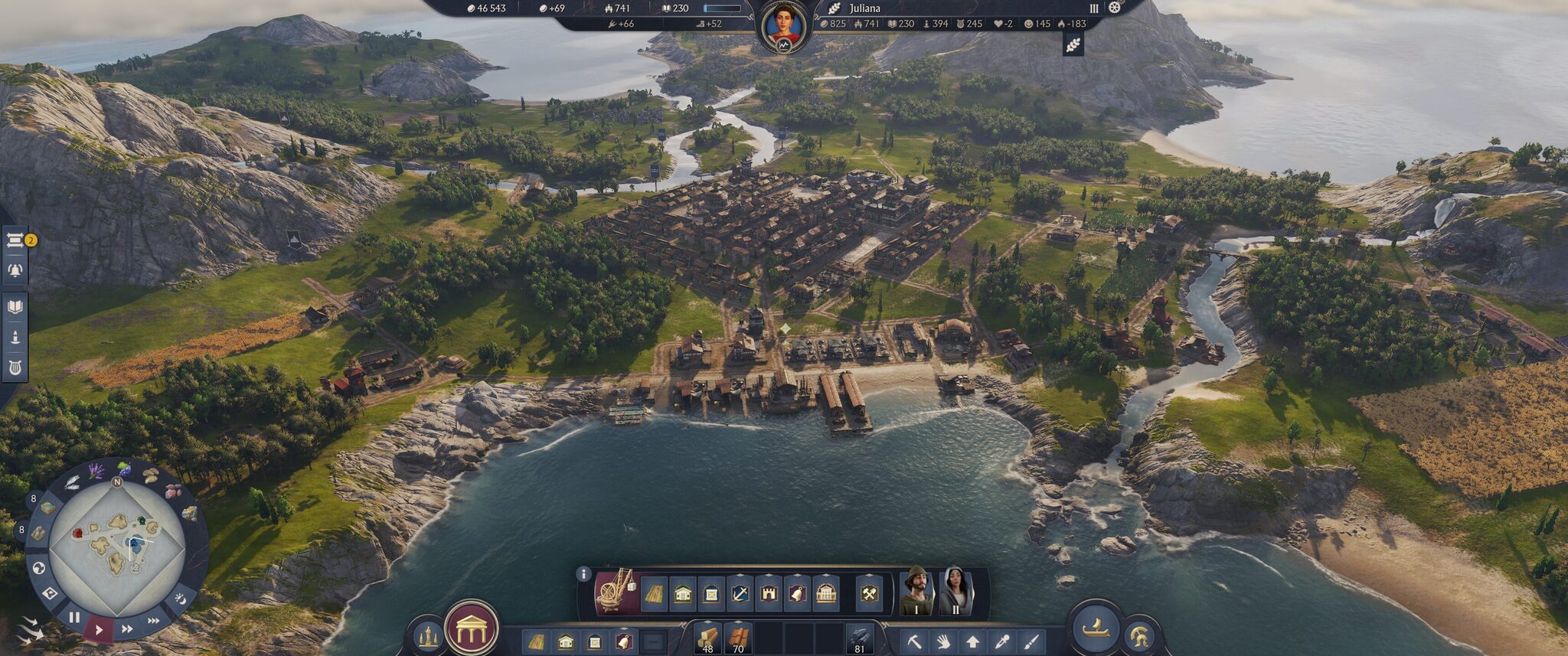The height and width of the screenshot is (656, 1568).
Task: Click the governor portrait at top center
Action: 785,24
